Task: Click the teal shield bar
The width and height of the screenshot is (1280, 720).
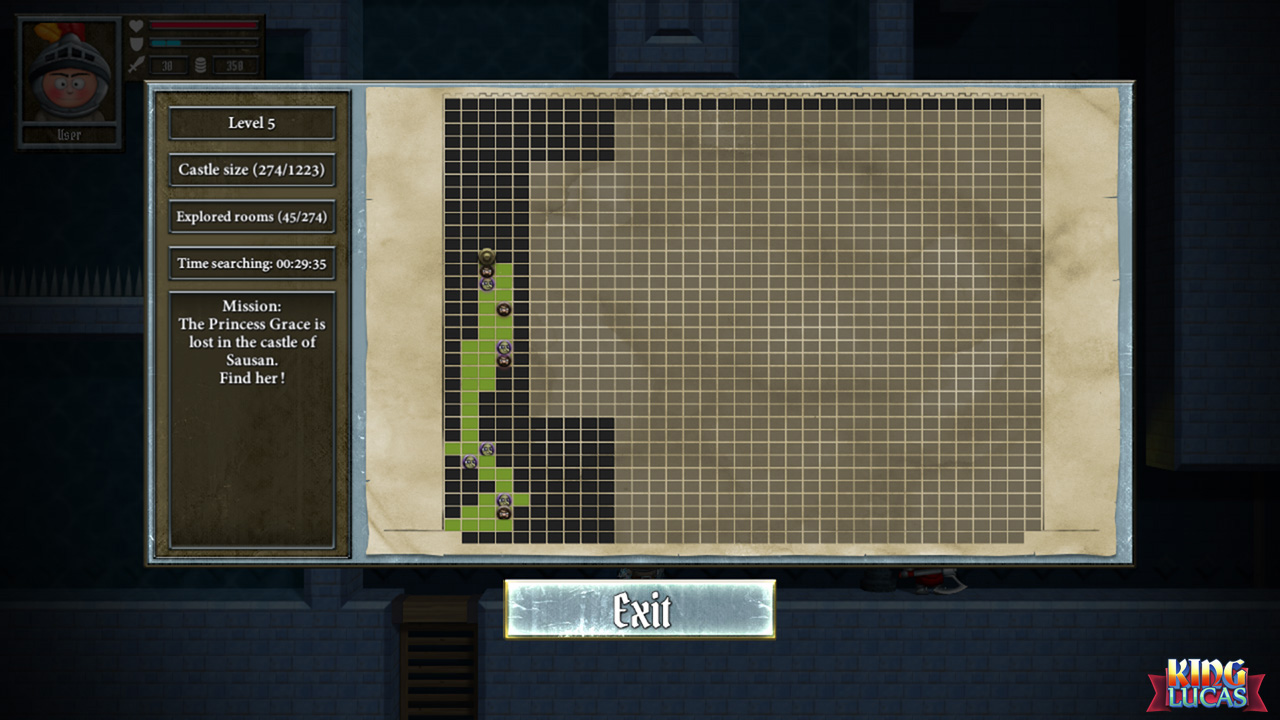Action: point(165,43)
